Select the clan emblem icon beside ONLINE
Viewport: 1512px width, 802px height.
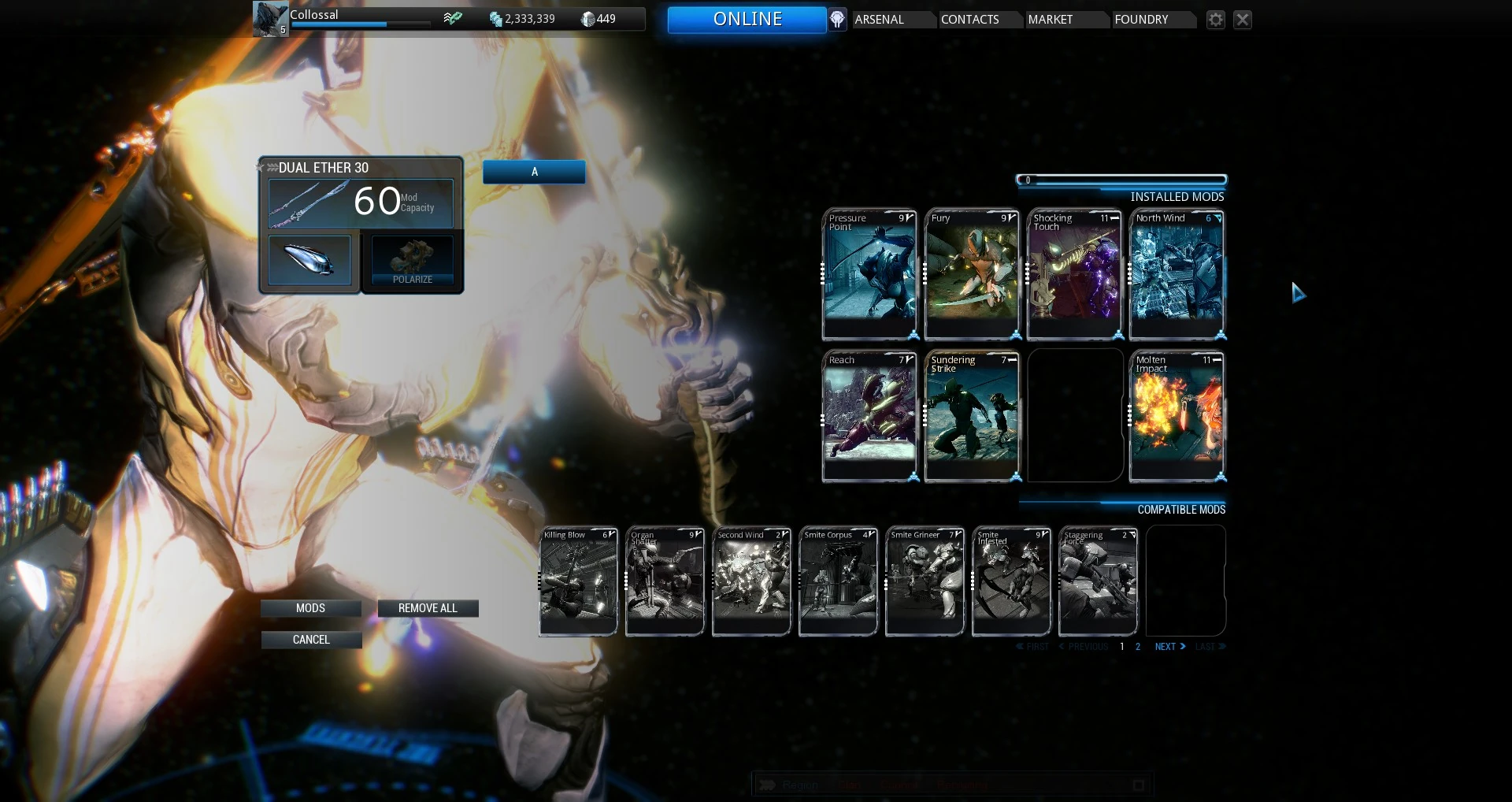pyautogui.click(x=836, y=19)
